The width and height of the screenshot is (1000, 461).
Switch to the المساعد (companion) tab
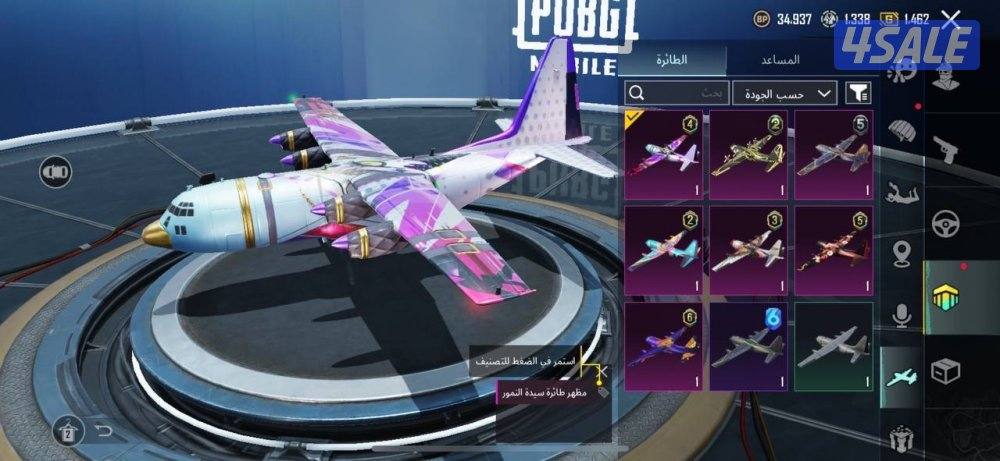pyautogui.click(x=787, y=59)
